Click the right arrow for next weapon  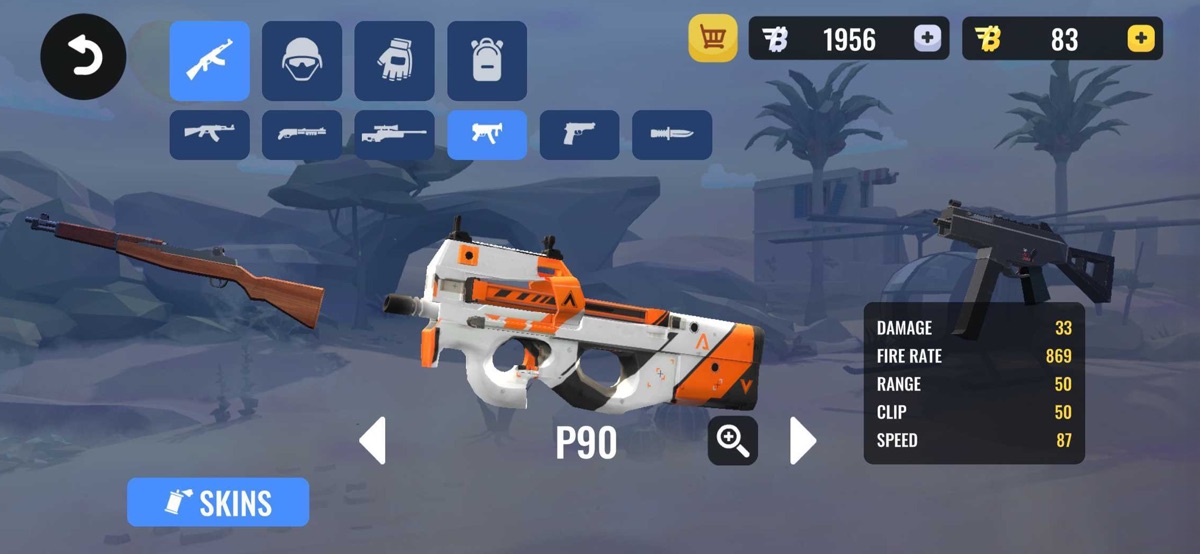(802, 441)
